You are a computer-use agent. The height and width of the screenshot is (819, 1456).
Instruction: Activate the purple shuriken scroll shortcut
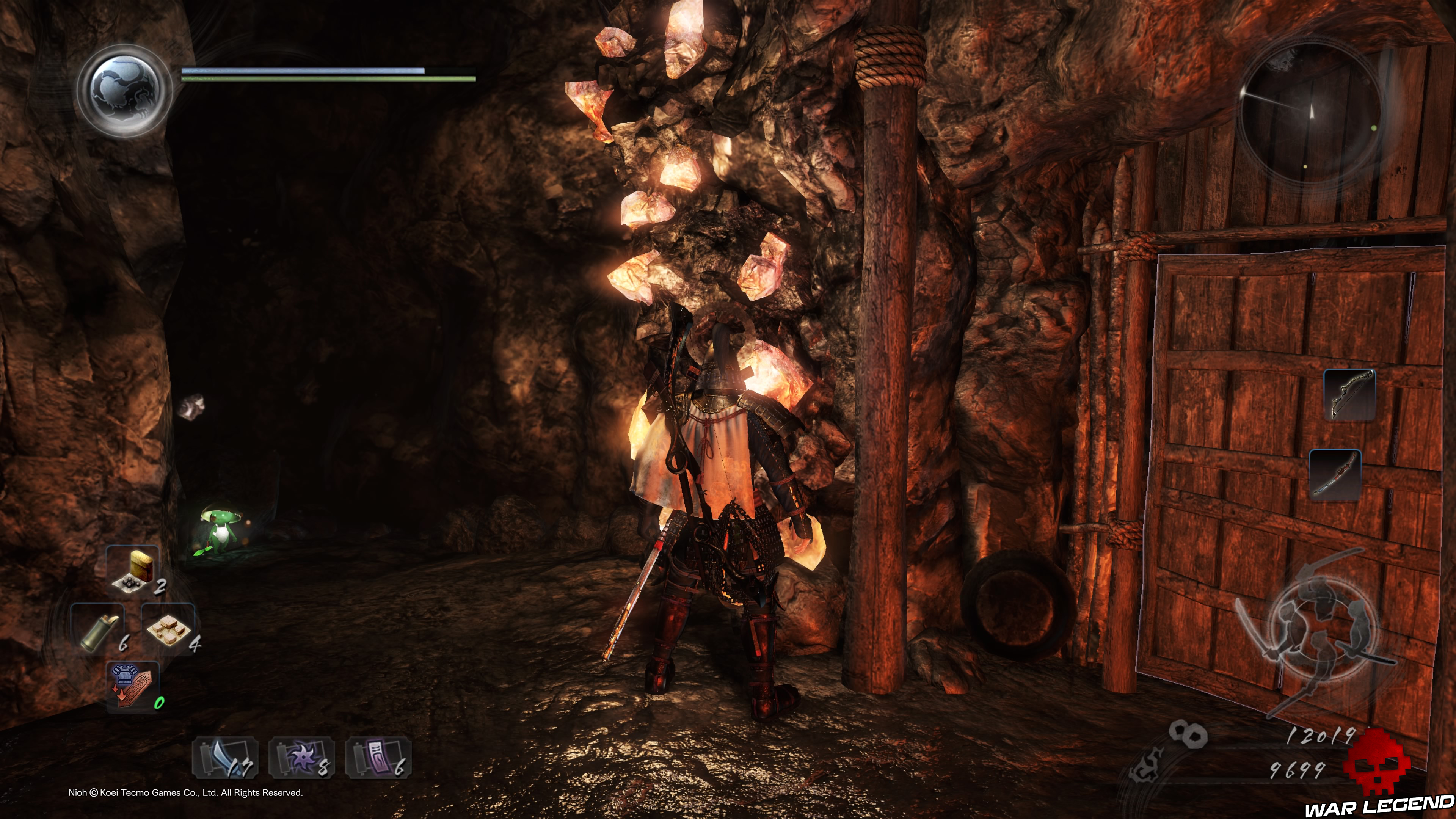[x=302, y=758]
